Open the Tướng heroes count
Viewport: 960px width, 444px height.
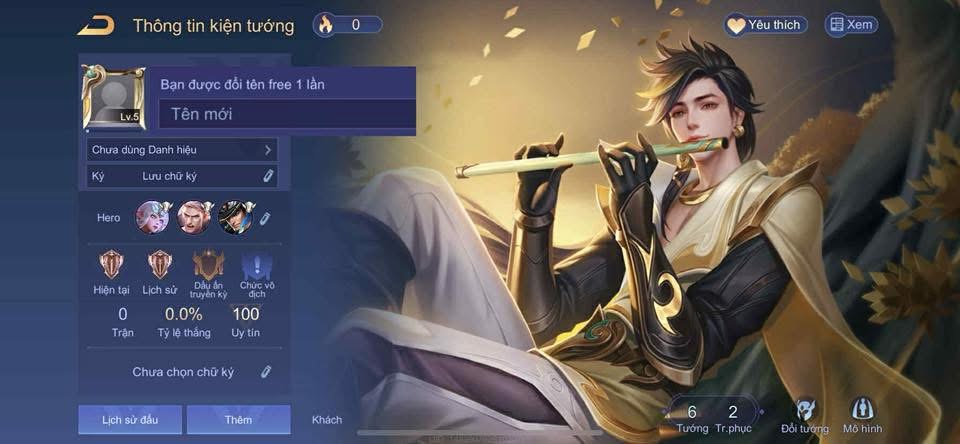(692, 417)
